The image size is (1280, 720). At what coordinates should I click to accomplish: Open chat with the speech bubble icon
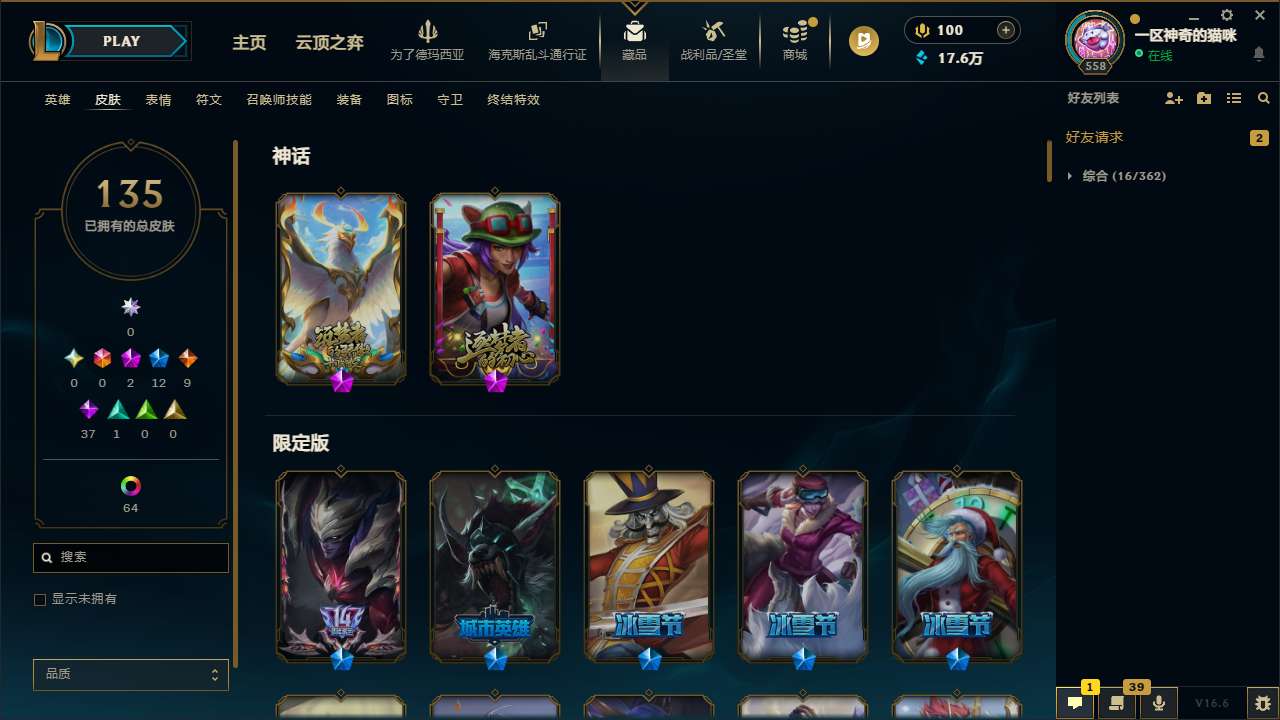1075,703
